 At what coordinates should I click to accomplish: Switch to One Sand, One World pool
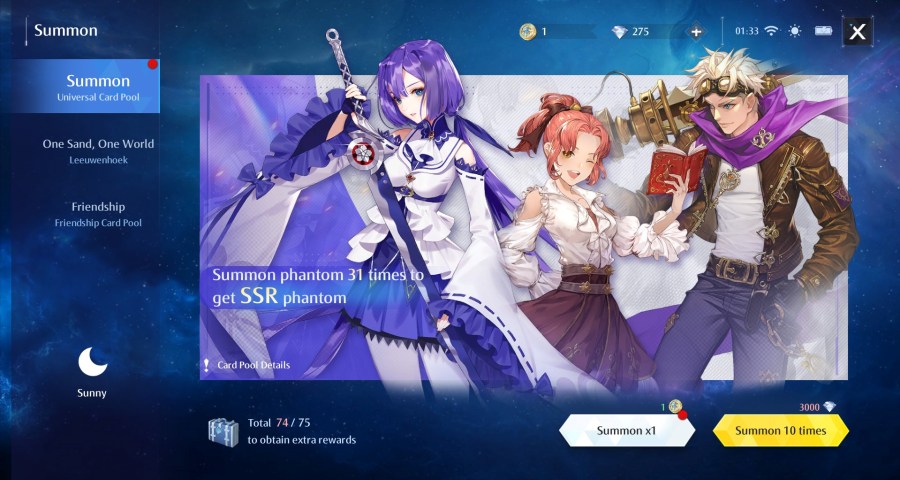(x=97, y=150)
